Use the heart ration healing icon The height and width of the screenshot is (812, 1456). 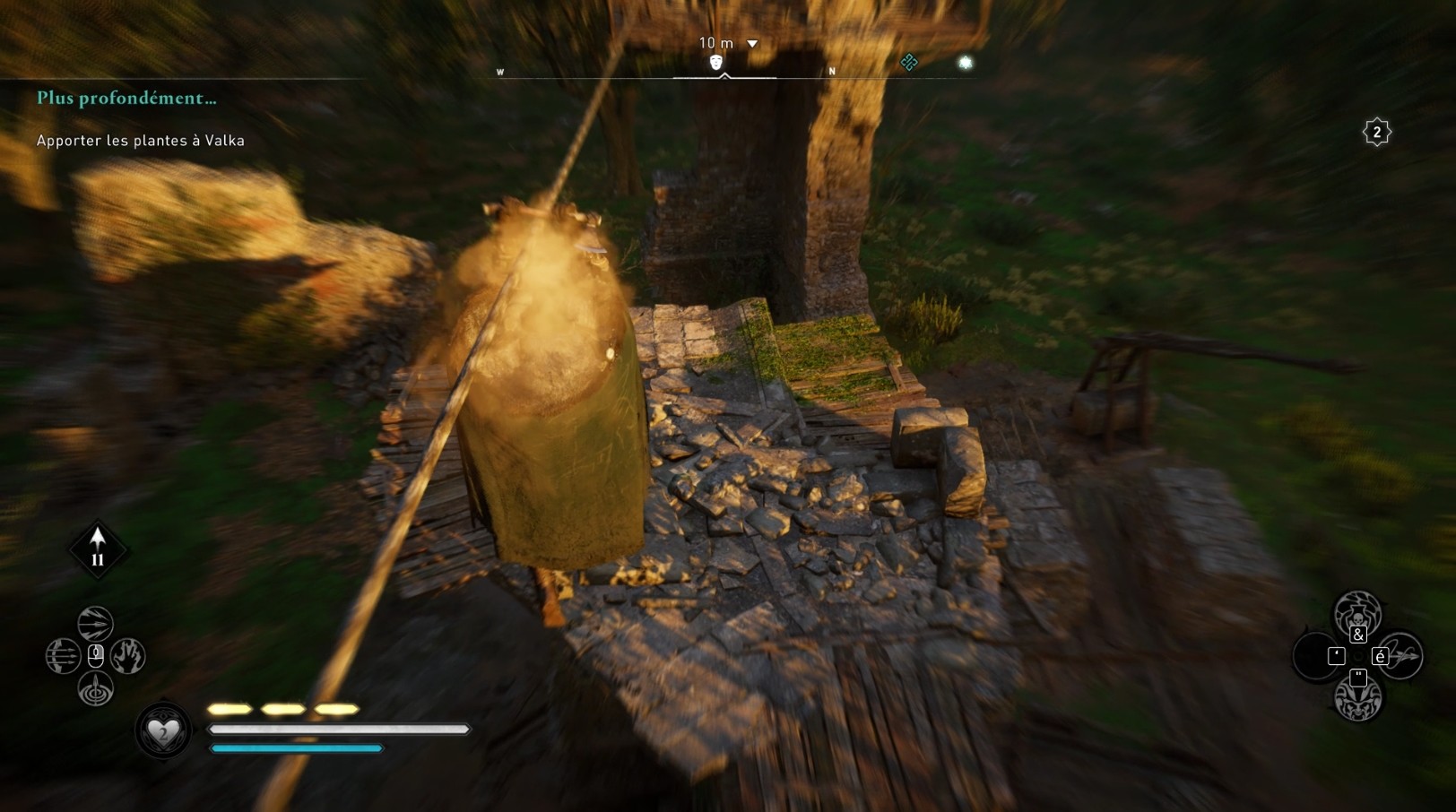pyautogui.click(x=163, y=731)
